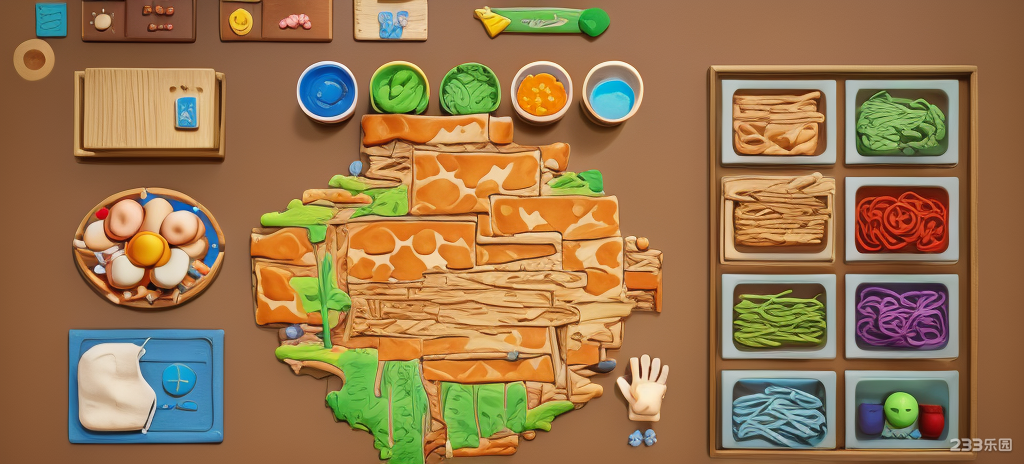Screen dimensions: 1024x464
Task: Click the blue card on the wooden board
Action: point(187,112)
